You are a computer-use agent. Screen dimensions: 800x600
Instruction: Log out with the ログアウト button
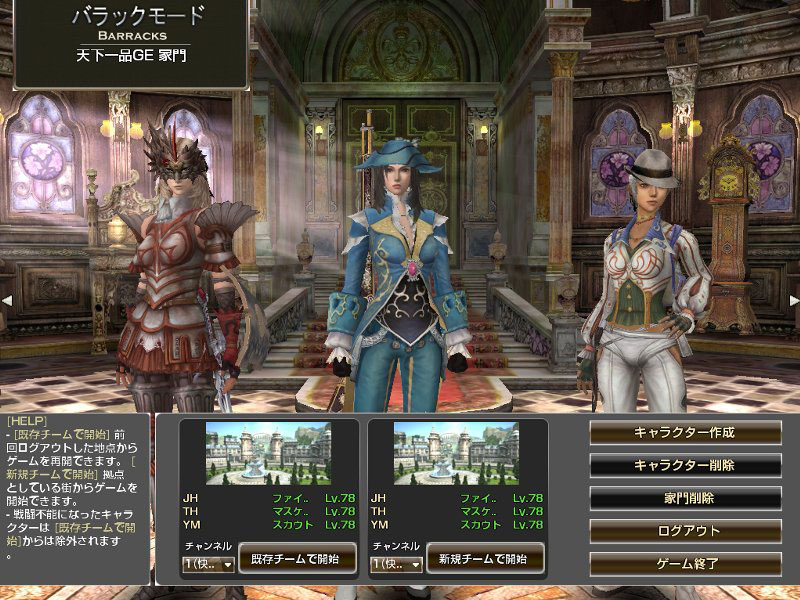click(685, 530)
